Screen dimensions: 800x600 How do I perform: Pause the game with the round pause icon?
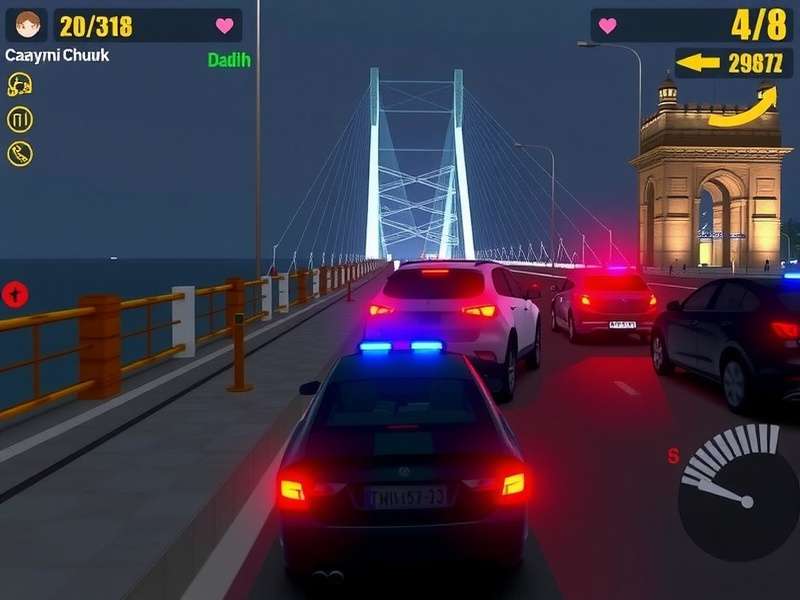[x=20, y=120]
